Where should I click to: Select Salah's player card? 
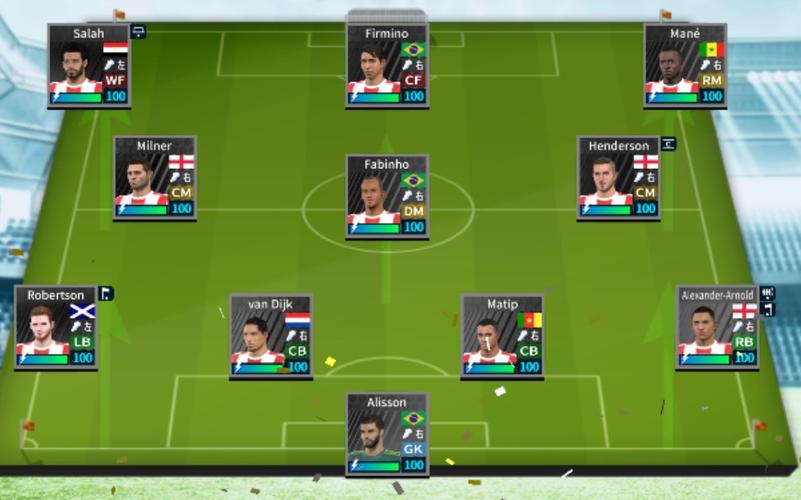(x=88, y=66)
